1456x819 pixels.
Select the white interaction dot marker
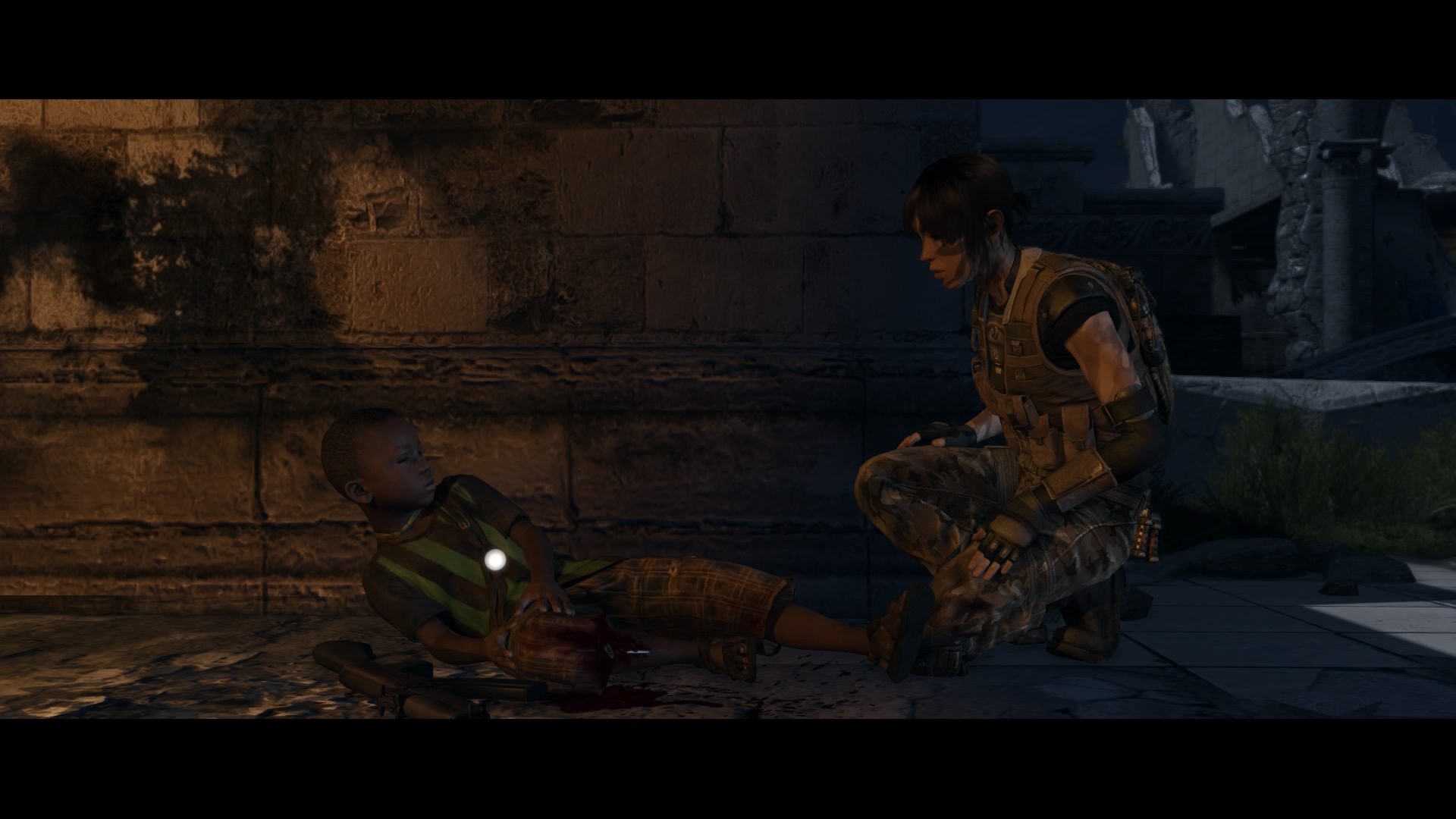(495, 560)
